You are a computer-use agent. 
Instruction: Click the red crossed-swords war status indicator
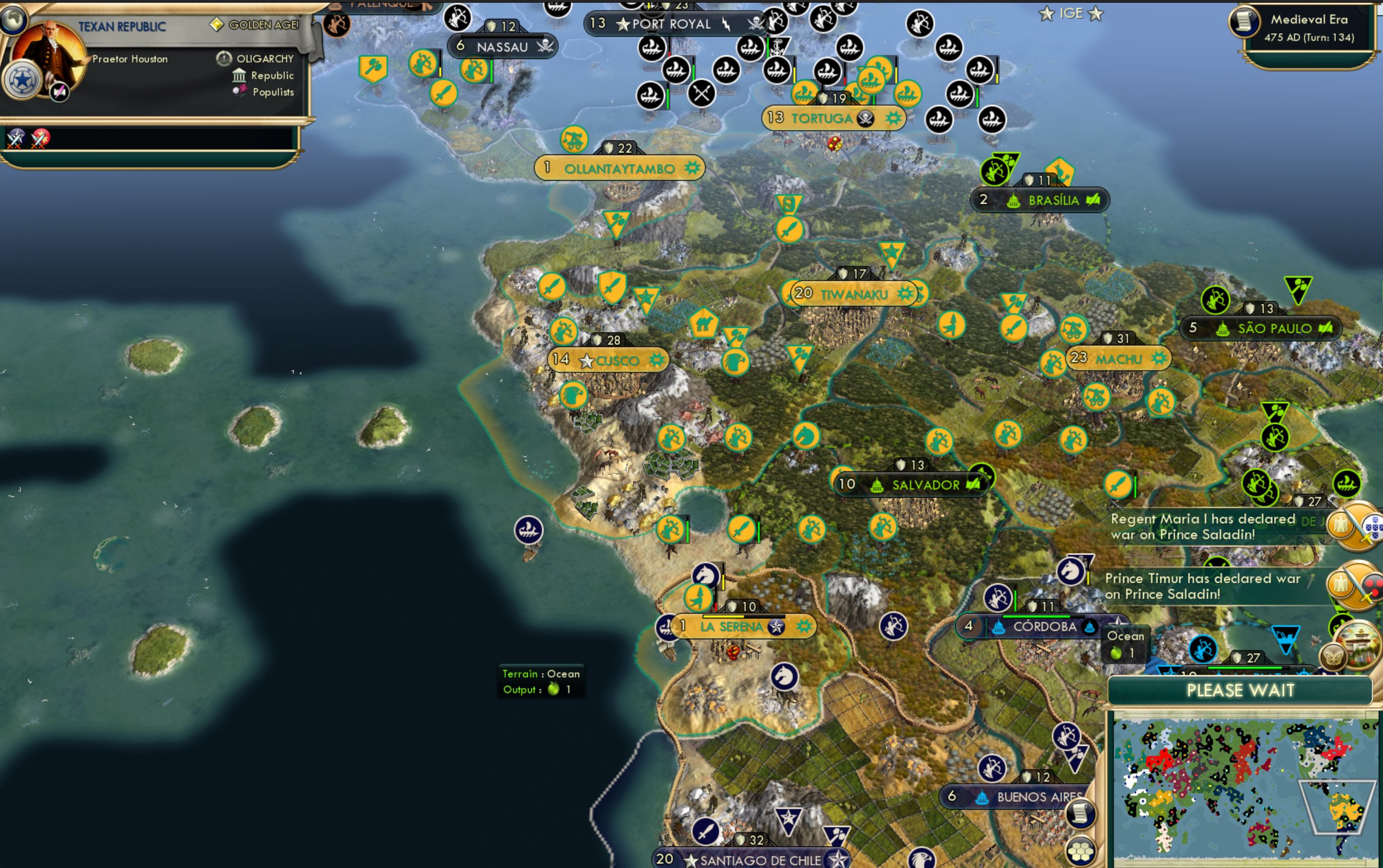point(40,138)
